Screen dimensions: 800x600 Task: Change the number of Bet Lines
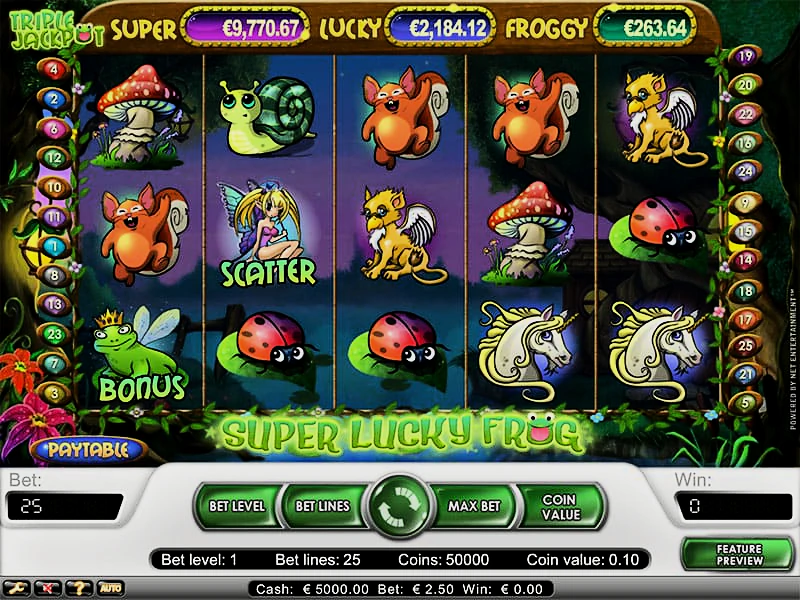click(322, 506)
